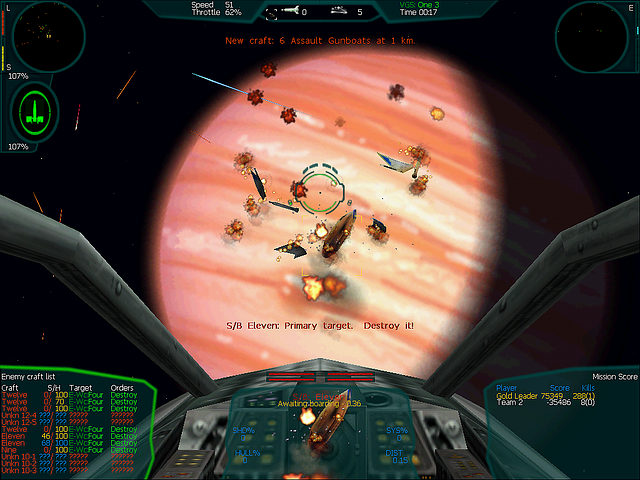The width and height of the screenshot is (640, 480).
Task: Click the Mission Score panel title
Action: pos(614,377)
